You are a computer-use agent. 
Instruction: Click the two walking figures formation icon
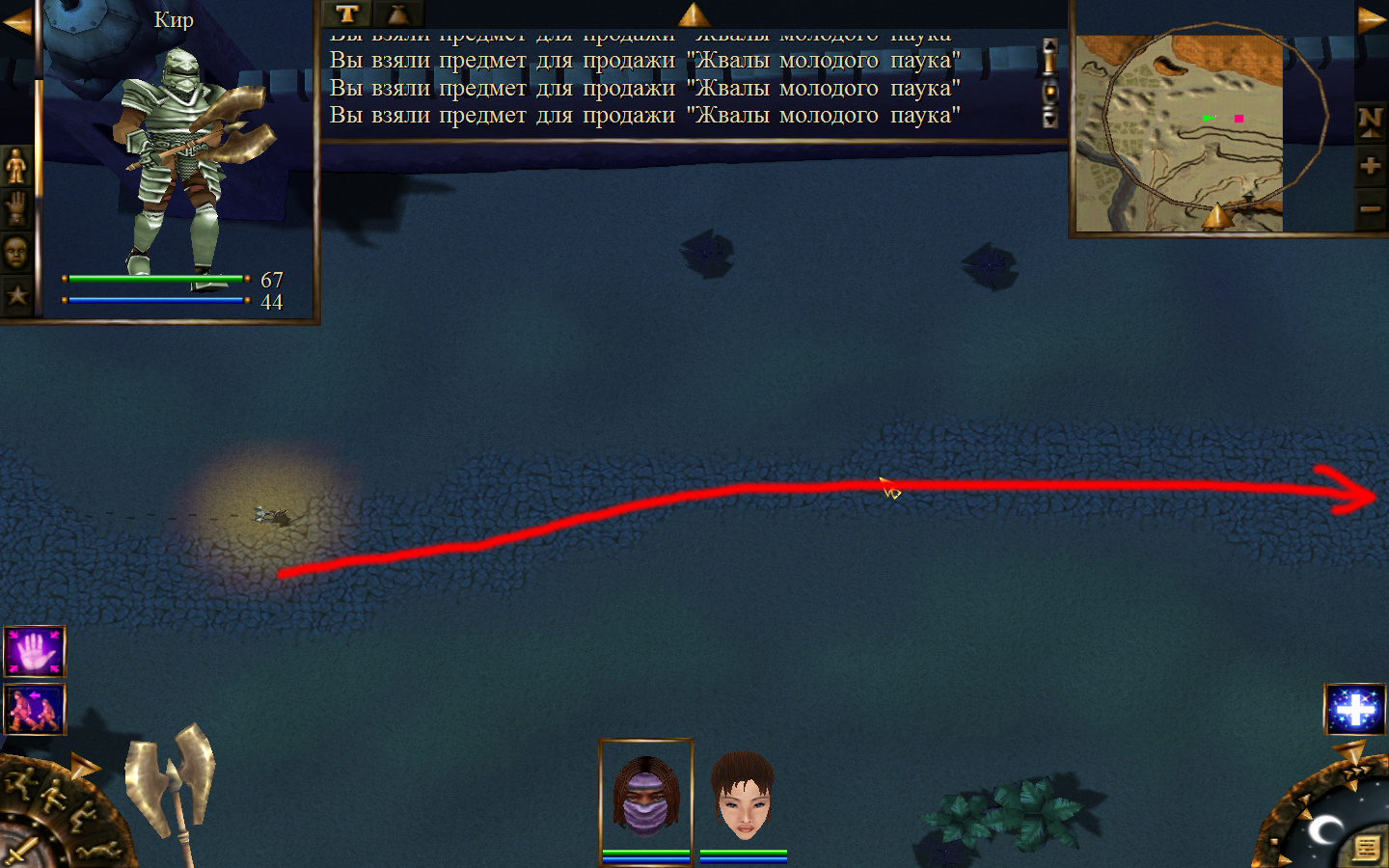pyautogui.click(x=35, y=710)
